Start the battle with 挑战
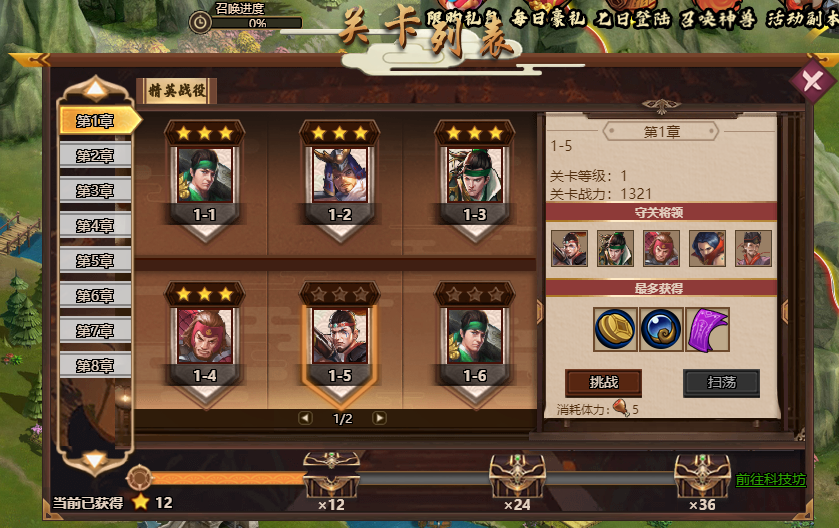Image resolution: width=839 pixels, height=528 pixels. (603, 383)
